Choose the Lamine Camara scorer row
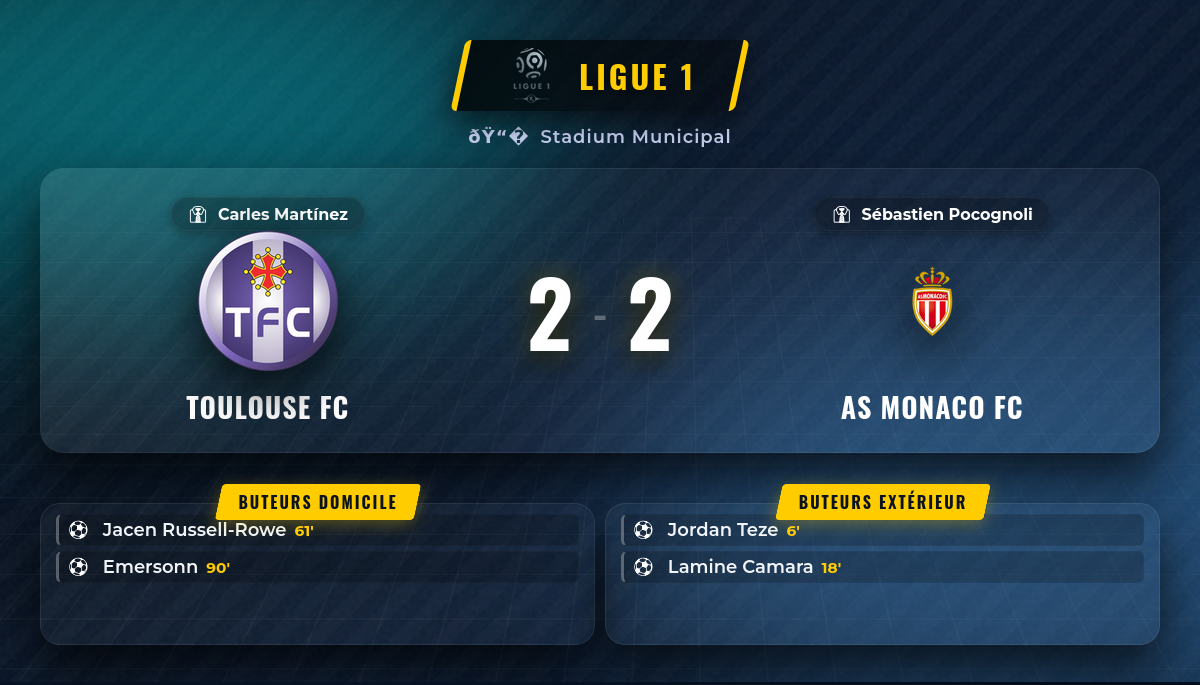This screenshot has width=1200, height=685. coord(882,567)
